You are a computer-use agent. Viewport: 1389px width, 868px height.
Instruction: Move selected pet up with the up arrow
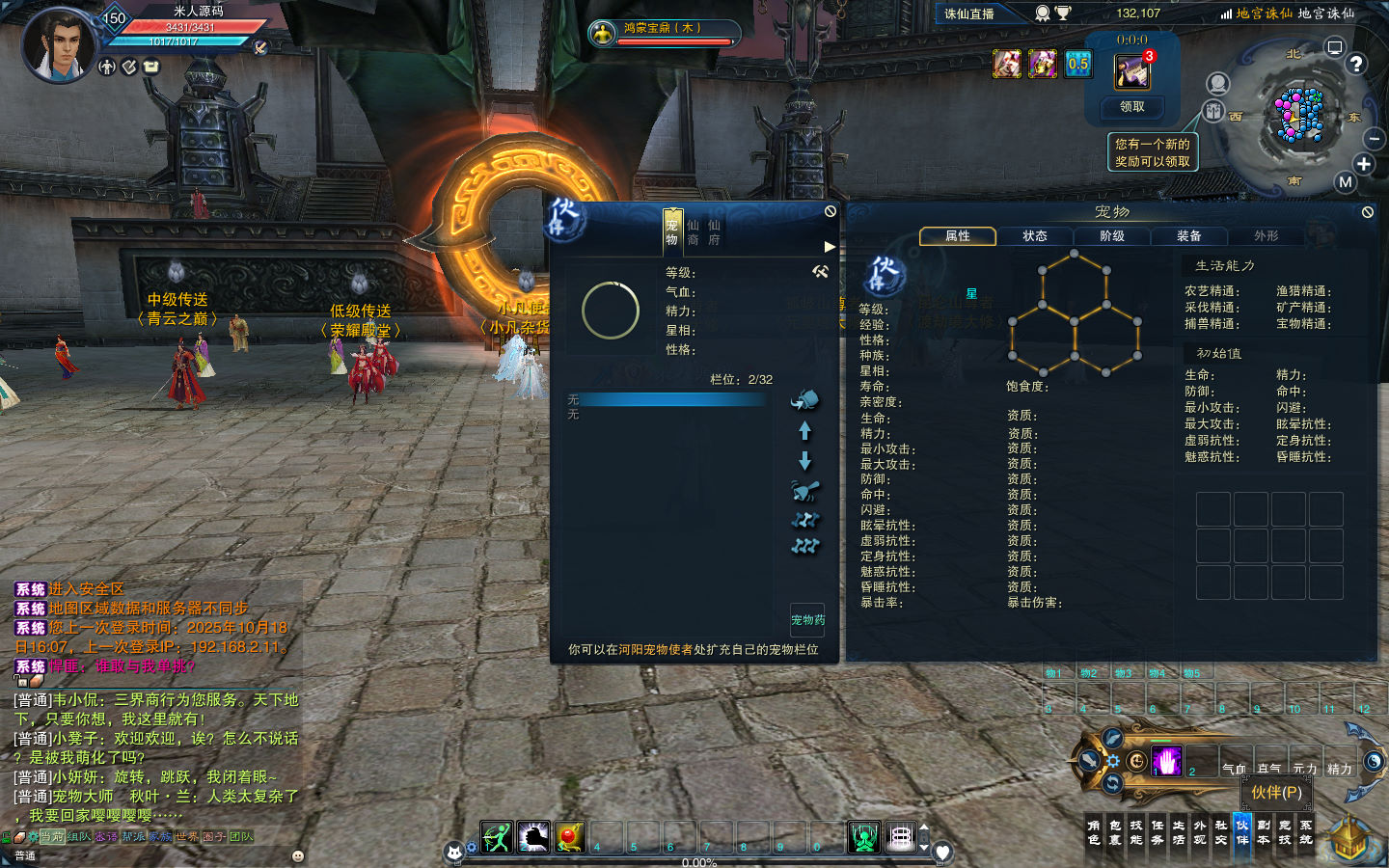pyautogui.click(x=805, y=431)
